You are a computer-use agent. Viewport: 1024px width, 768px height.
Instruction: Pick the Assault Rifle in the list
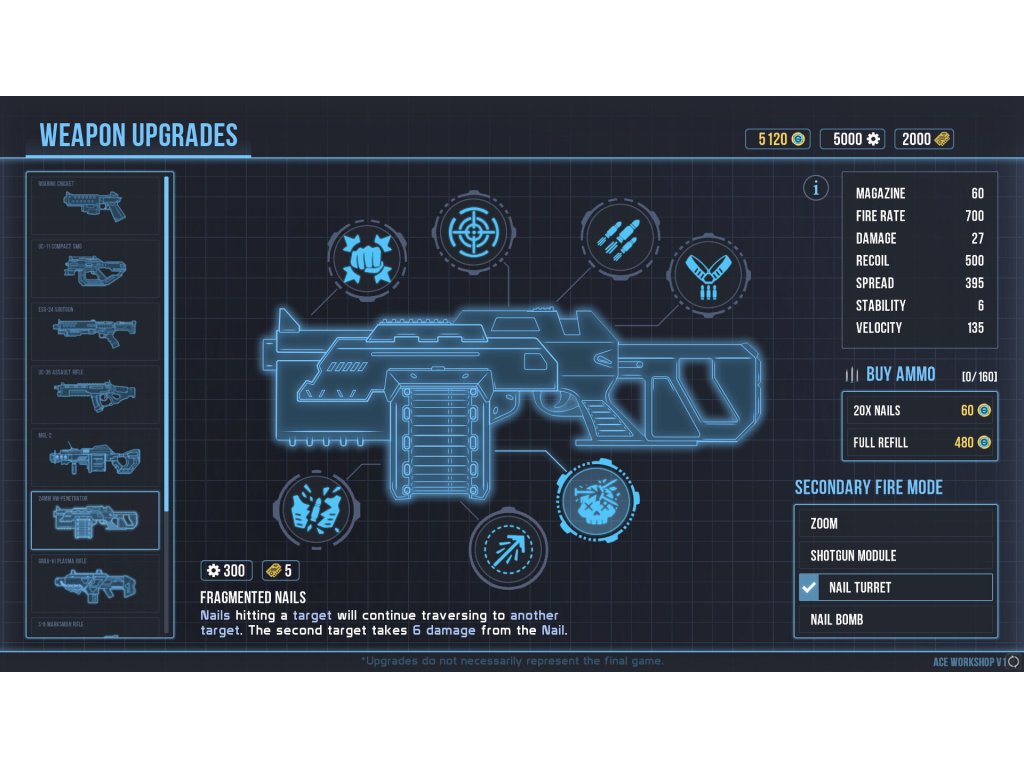point(95,393)
